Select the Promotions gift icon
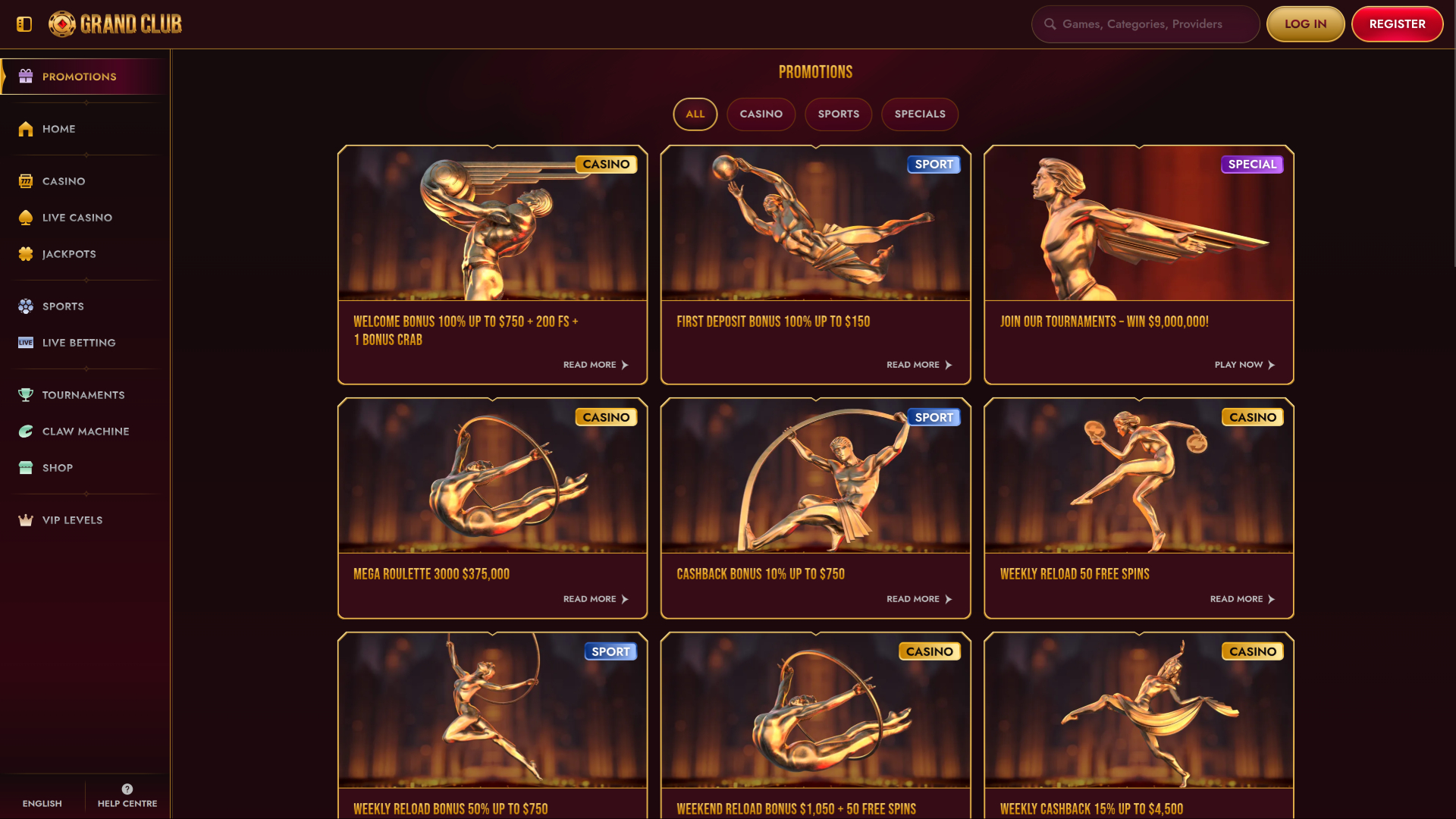 pyautogui.click(x=25, y=76)
